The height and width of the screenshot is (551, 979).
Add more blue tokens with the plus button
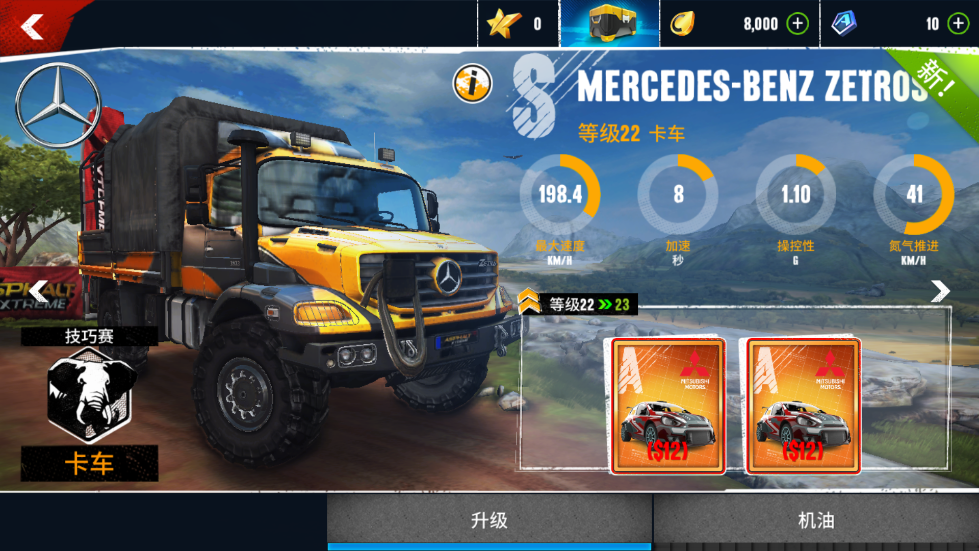tap(957, 24)
